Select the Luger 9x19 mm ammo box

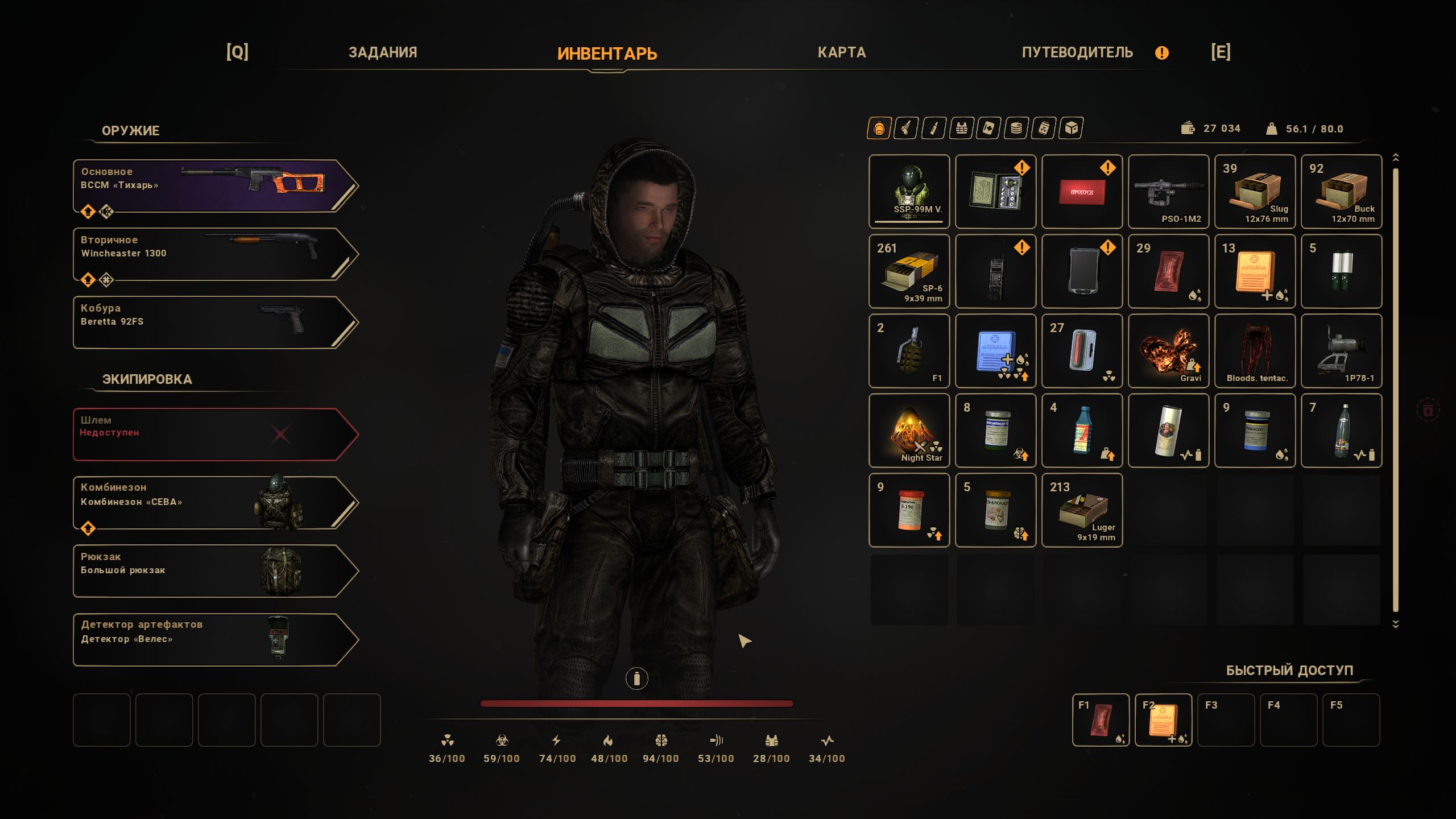point(1082,510)
